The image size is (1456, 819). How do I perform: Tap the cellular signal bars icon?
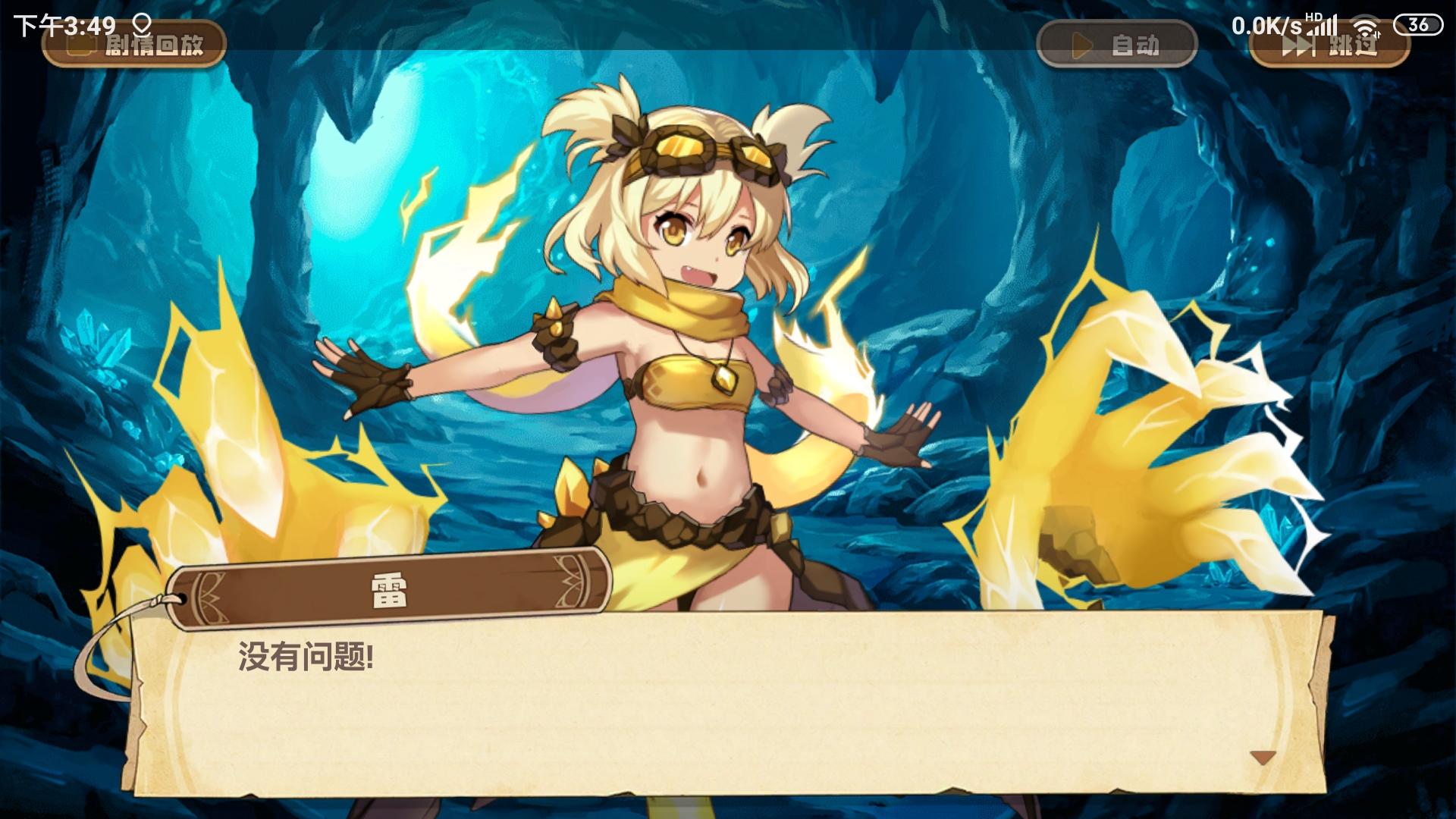[1327, 27]
